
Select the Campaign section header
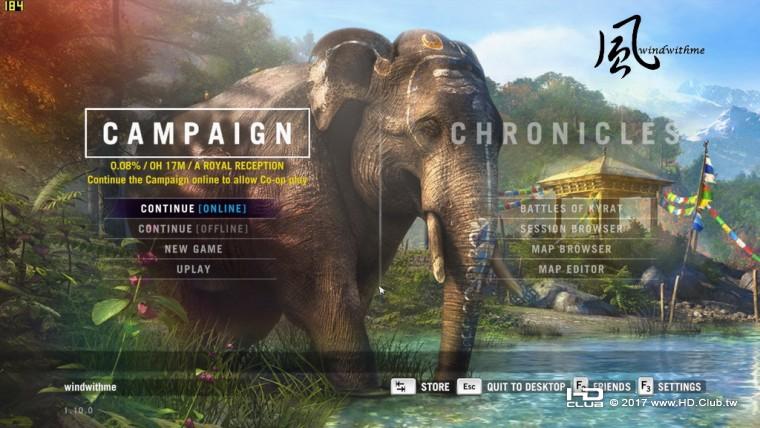197,133
